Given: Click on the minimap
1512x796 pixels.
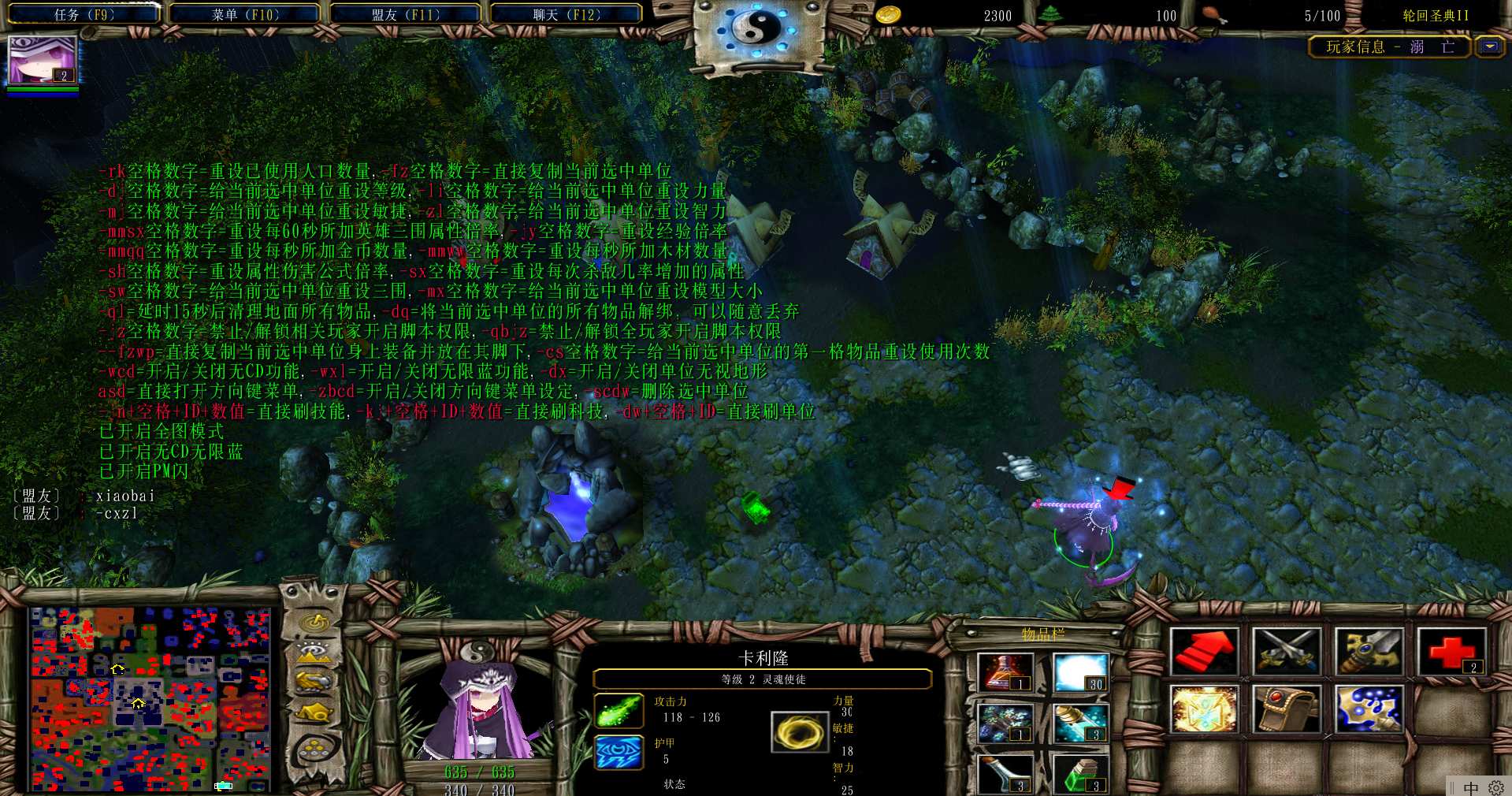Looking at the screenshot, I should [x=150, y=698].
